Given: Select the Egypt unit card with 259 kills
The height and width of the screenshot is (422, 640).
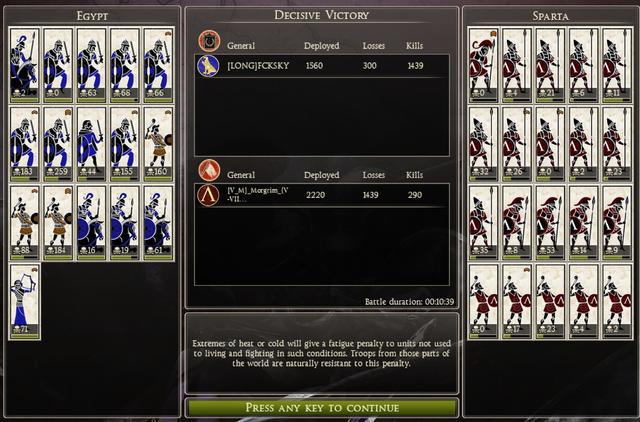Looking at the screenshot, I should (59, 142).
